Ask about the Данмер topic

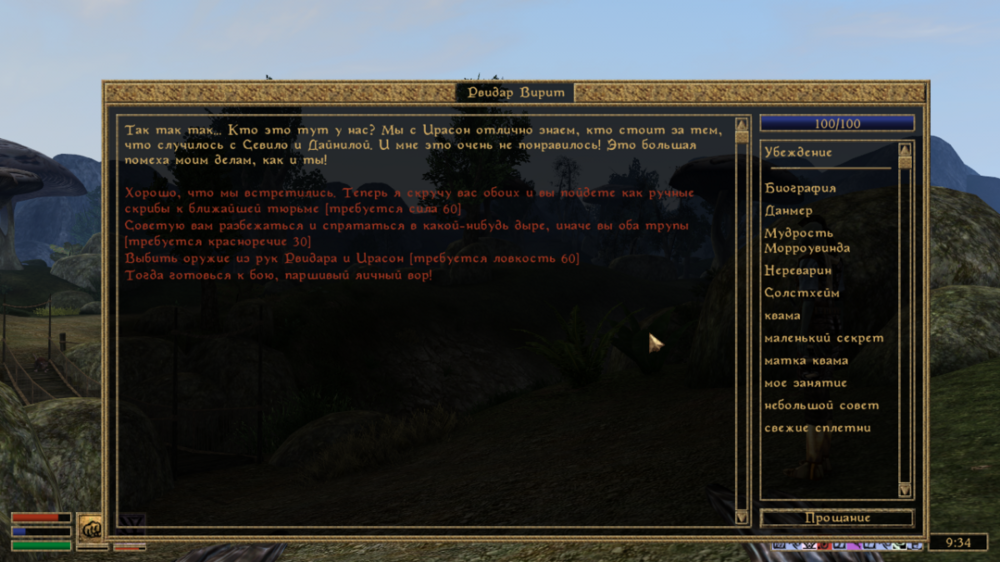coord(789,211)
